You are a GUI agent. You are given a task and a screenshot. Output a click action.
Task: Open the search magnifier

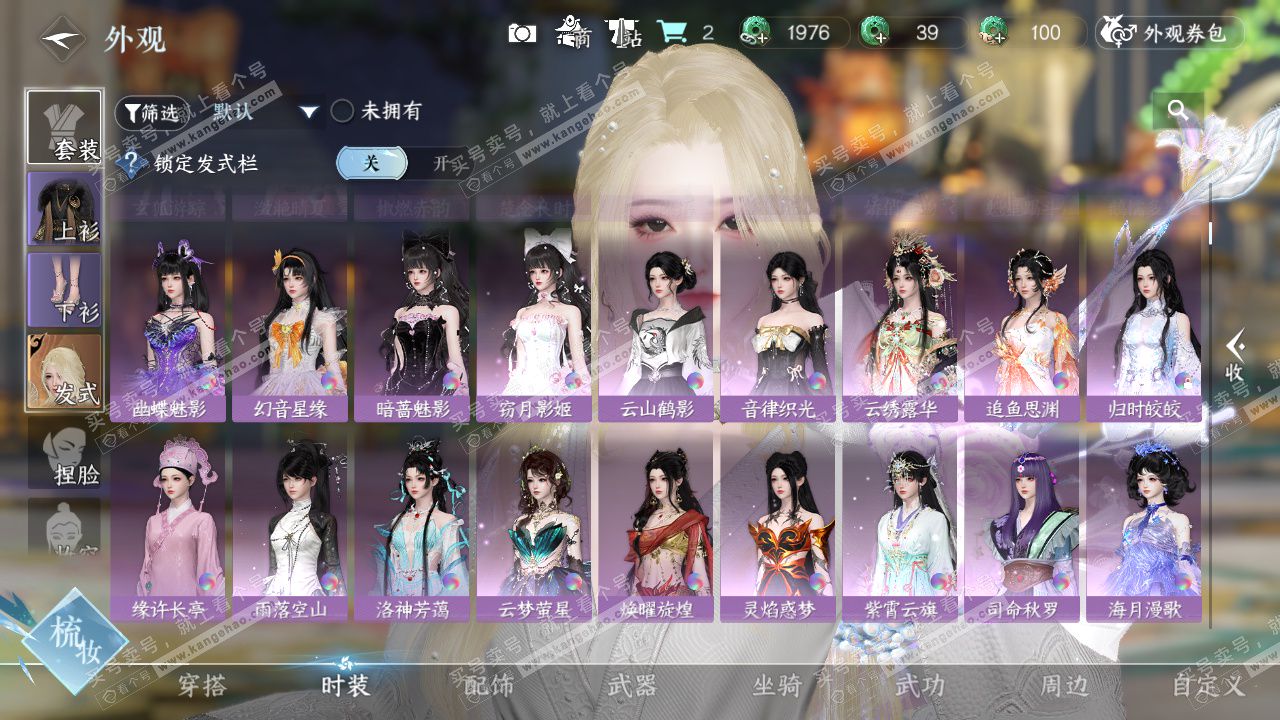click(x=1177, y=110)
